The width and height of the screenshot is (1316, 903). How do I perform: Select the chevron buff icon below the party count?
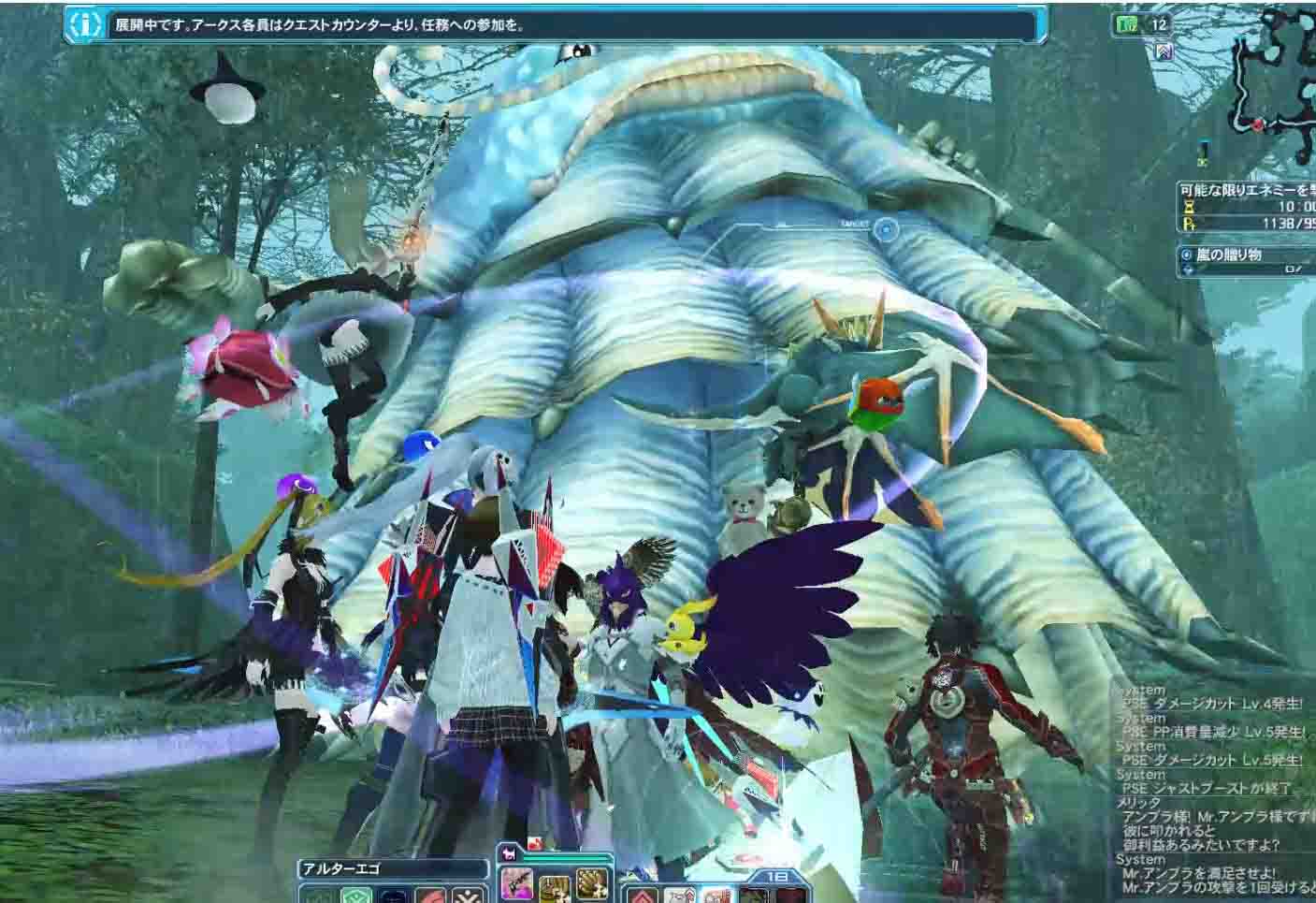1164,51
